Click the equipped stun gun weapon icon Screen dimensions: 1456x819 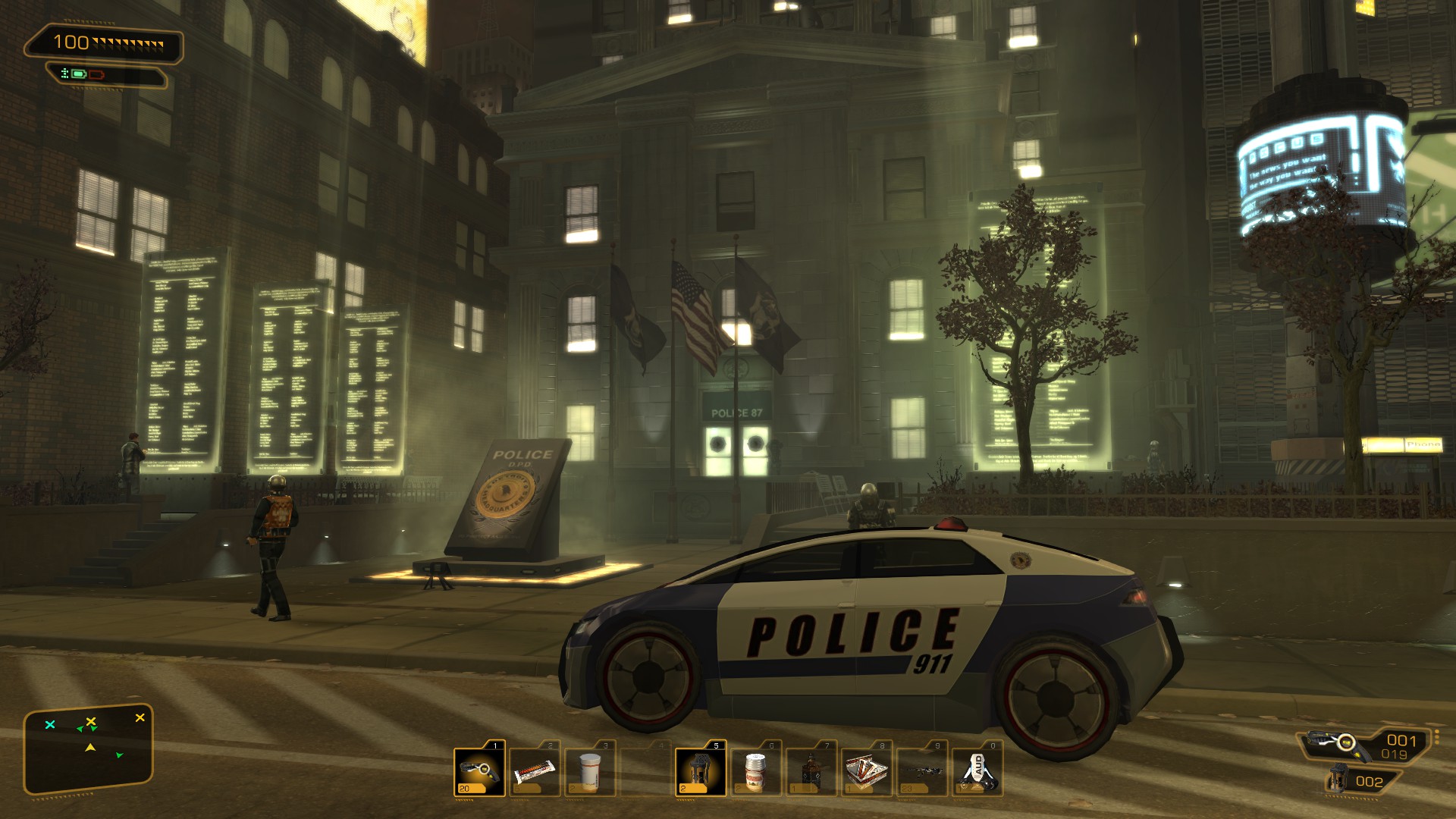tap(1339, 744)
